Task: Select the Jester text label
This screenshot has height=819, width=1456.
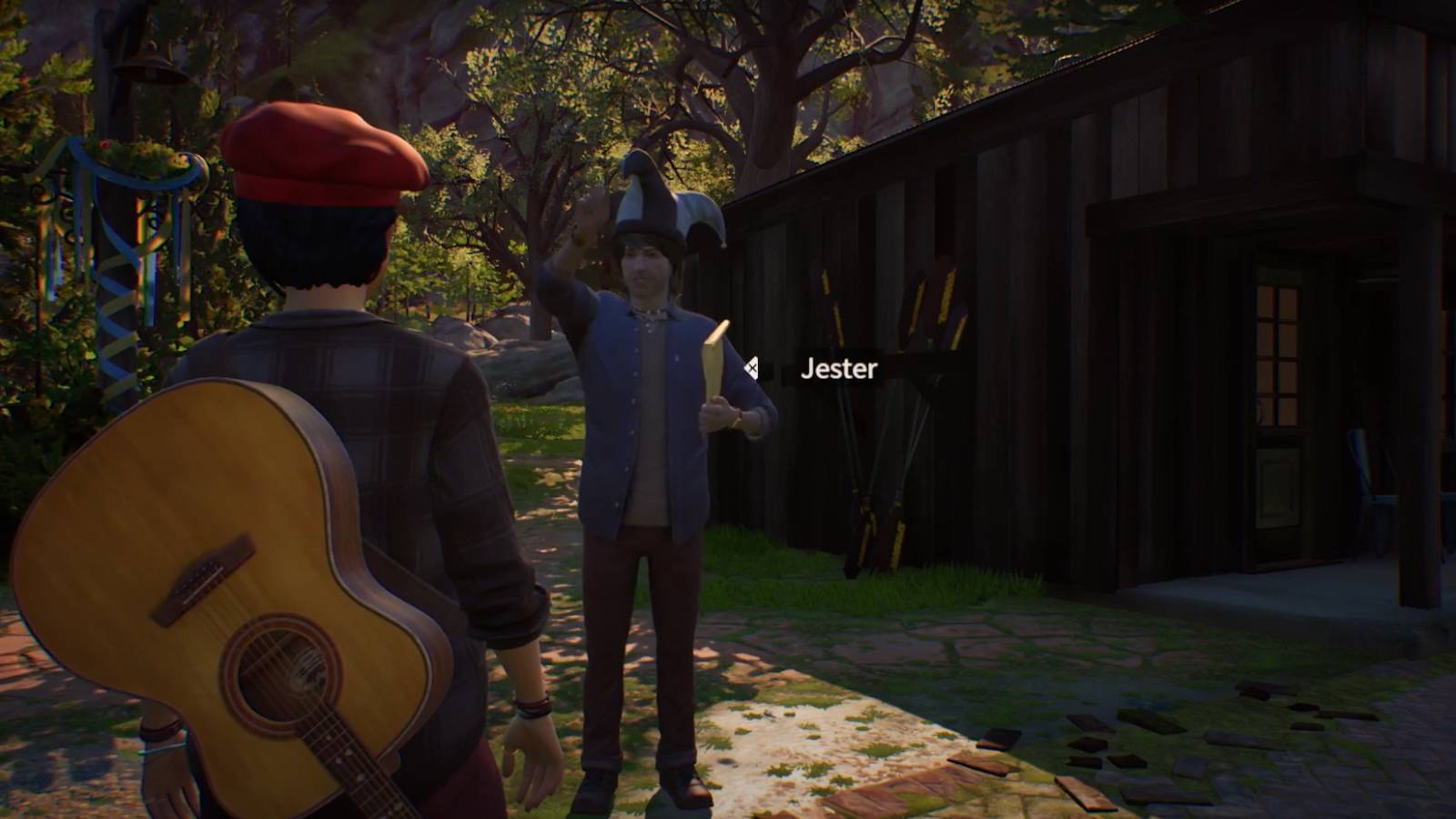Action: point(837,369)
